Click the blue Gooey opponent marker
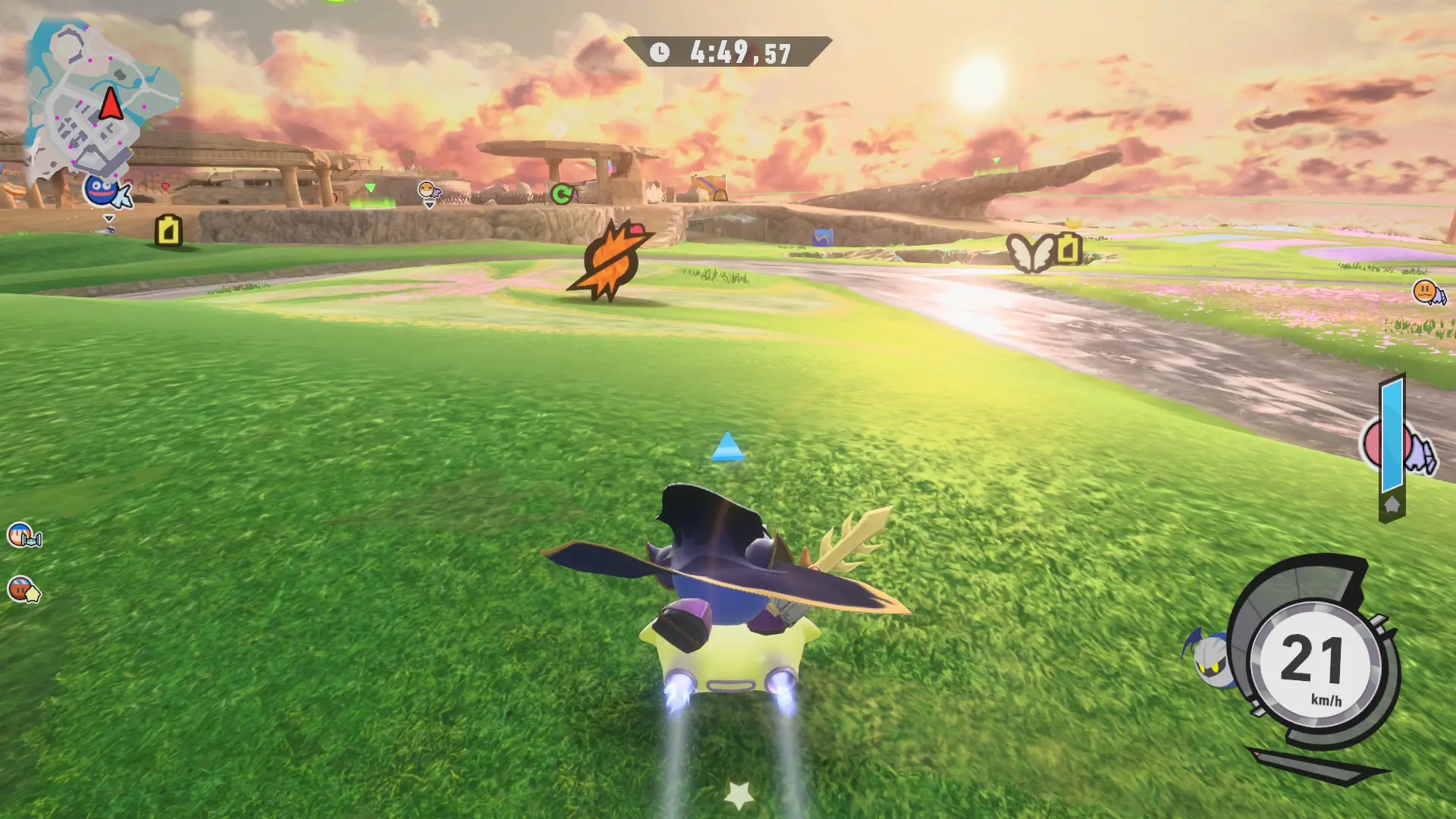This screenshot has width=1456, height=819. 104,190
